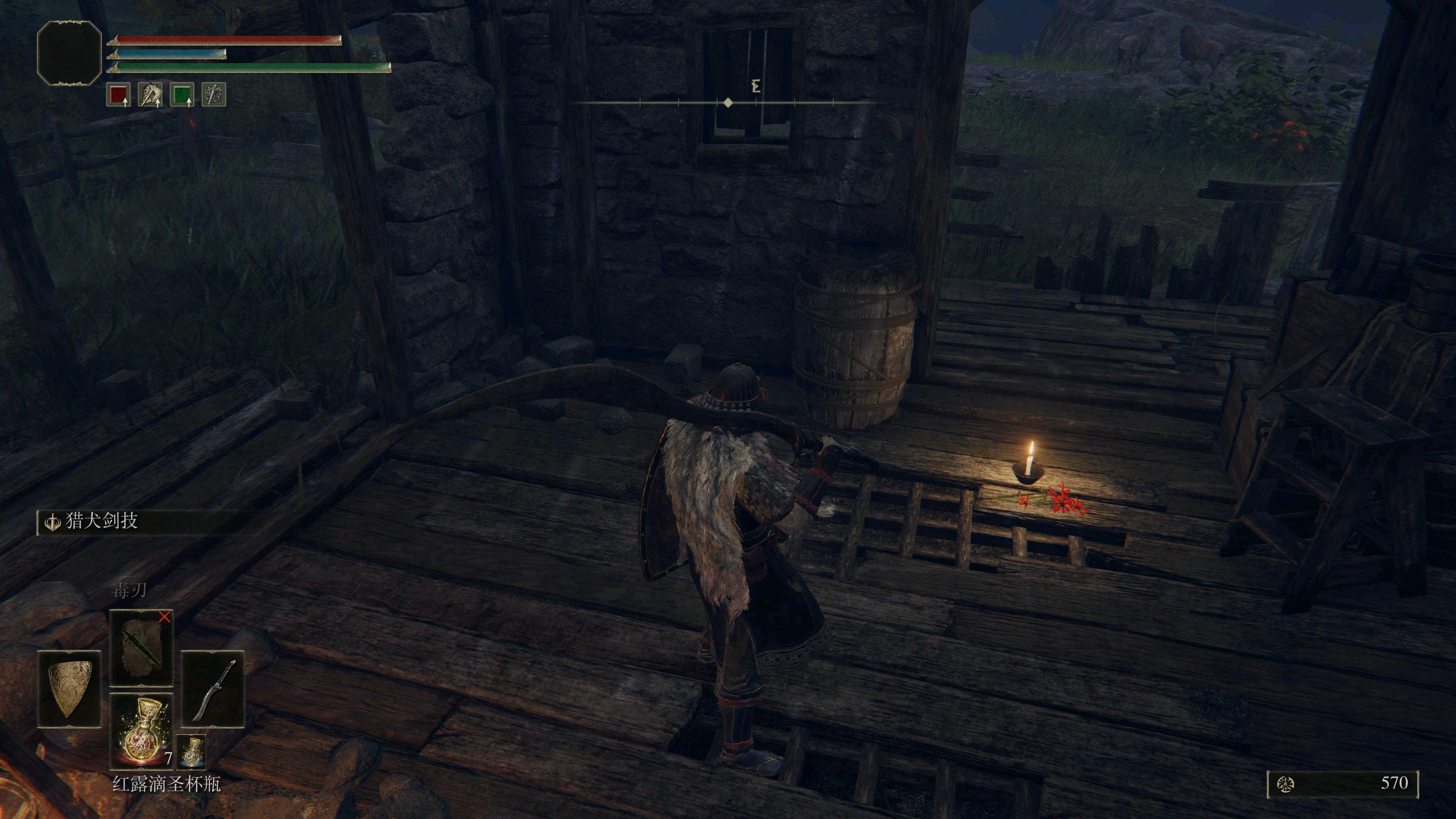The height and width of the screenshot is (819, 1456).
Task: Click the empty octagonal portrait frame
Action: [x=69, y=53]
